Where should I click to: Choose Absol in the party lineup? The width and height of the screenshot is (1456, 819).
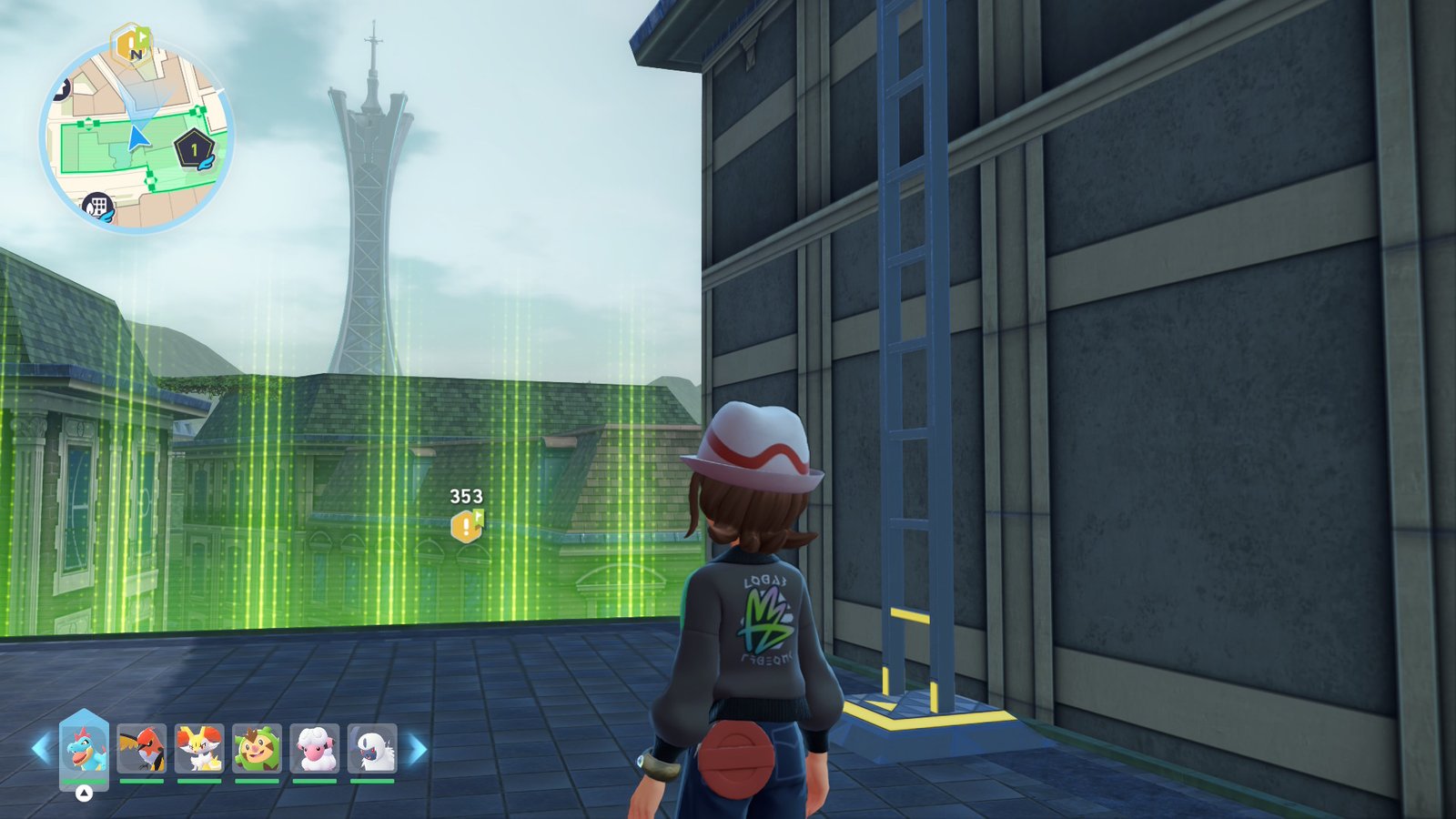[x=372, y=748]
